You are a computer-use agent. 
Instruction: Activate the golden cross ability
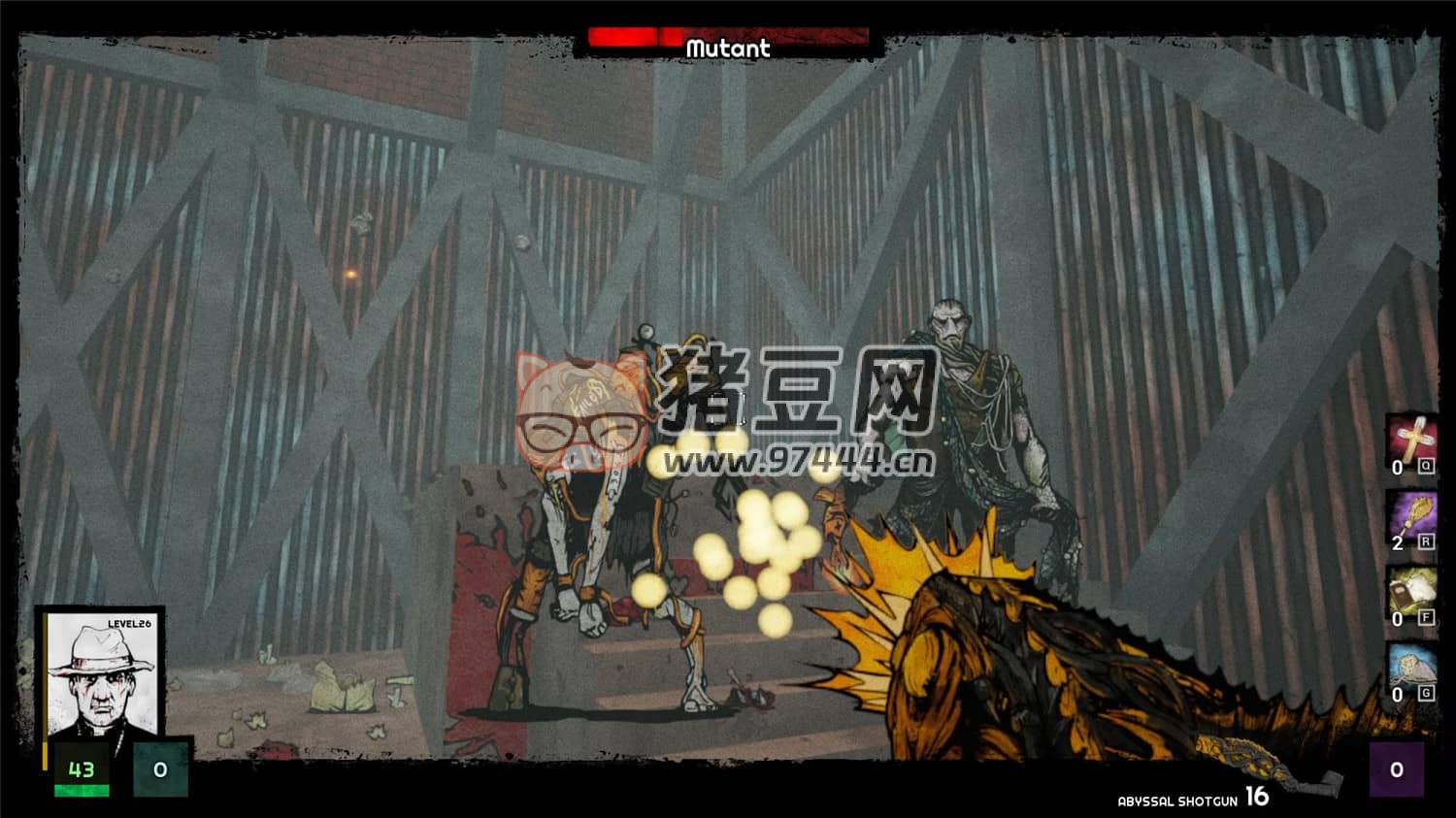(1410, 439)
